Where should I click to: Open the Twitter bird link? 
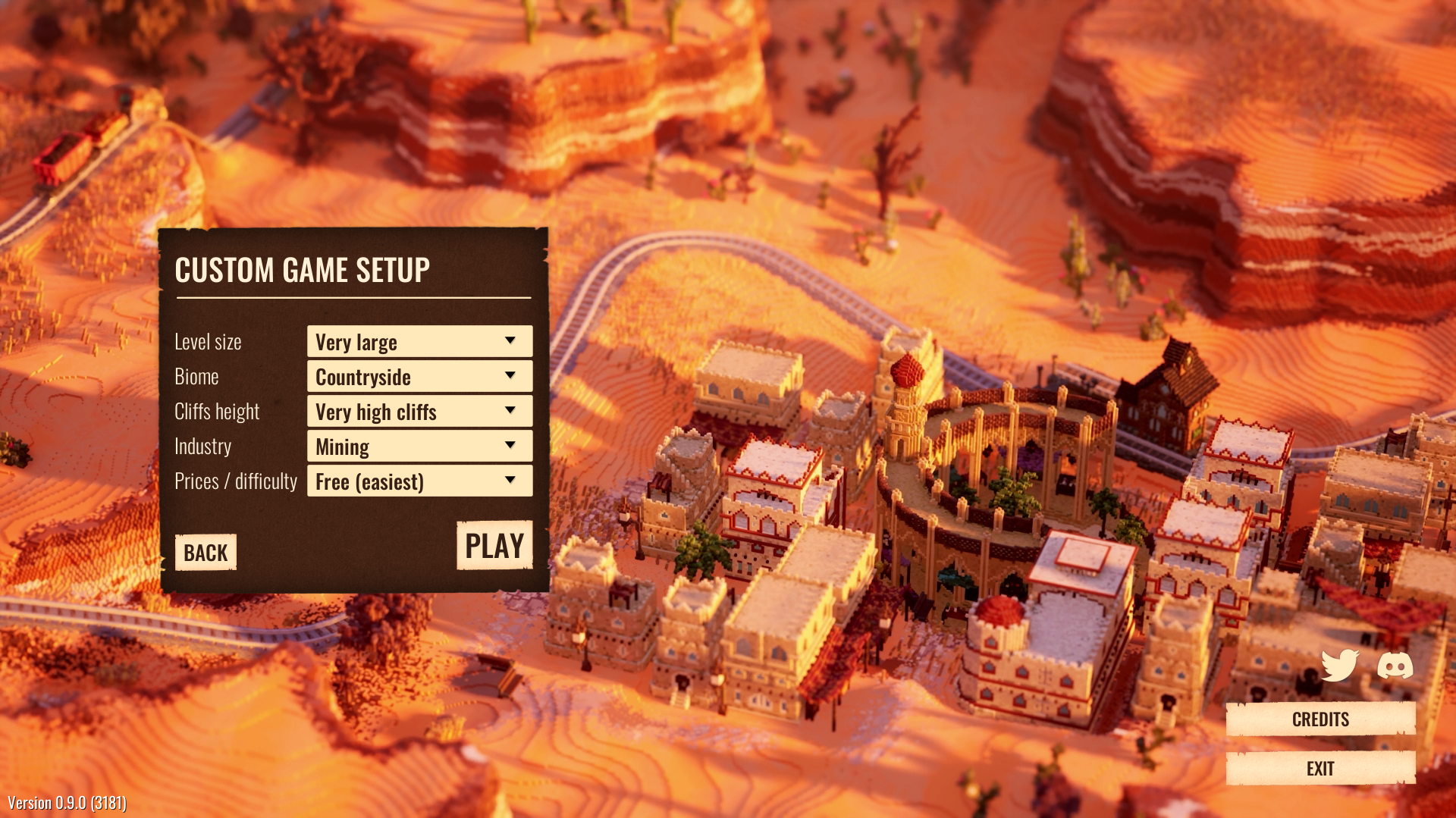pos(1340,666)
